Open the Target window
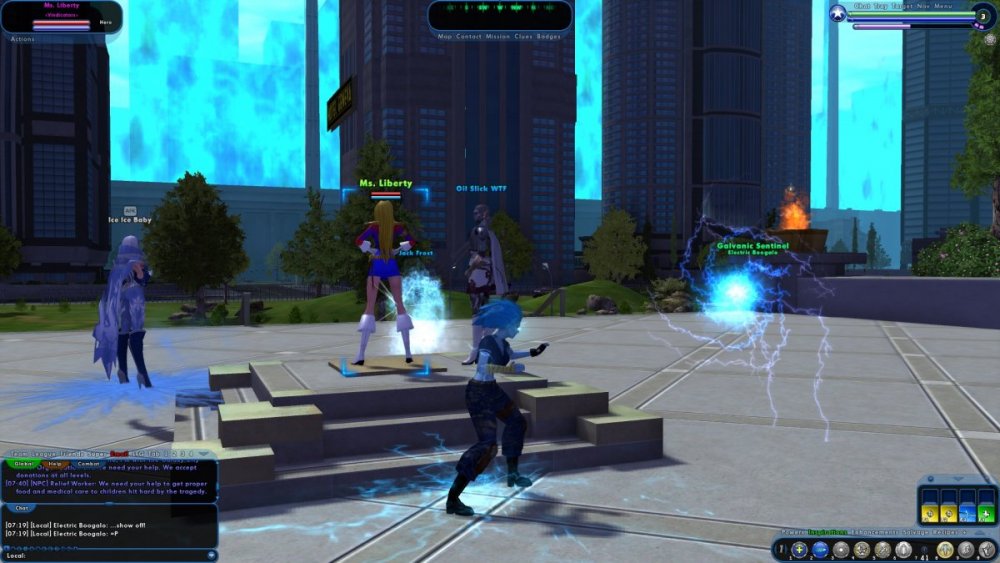 pos(904,7)
